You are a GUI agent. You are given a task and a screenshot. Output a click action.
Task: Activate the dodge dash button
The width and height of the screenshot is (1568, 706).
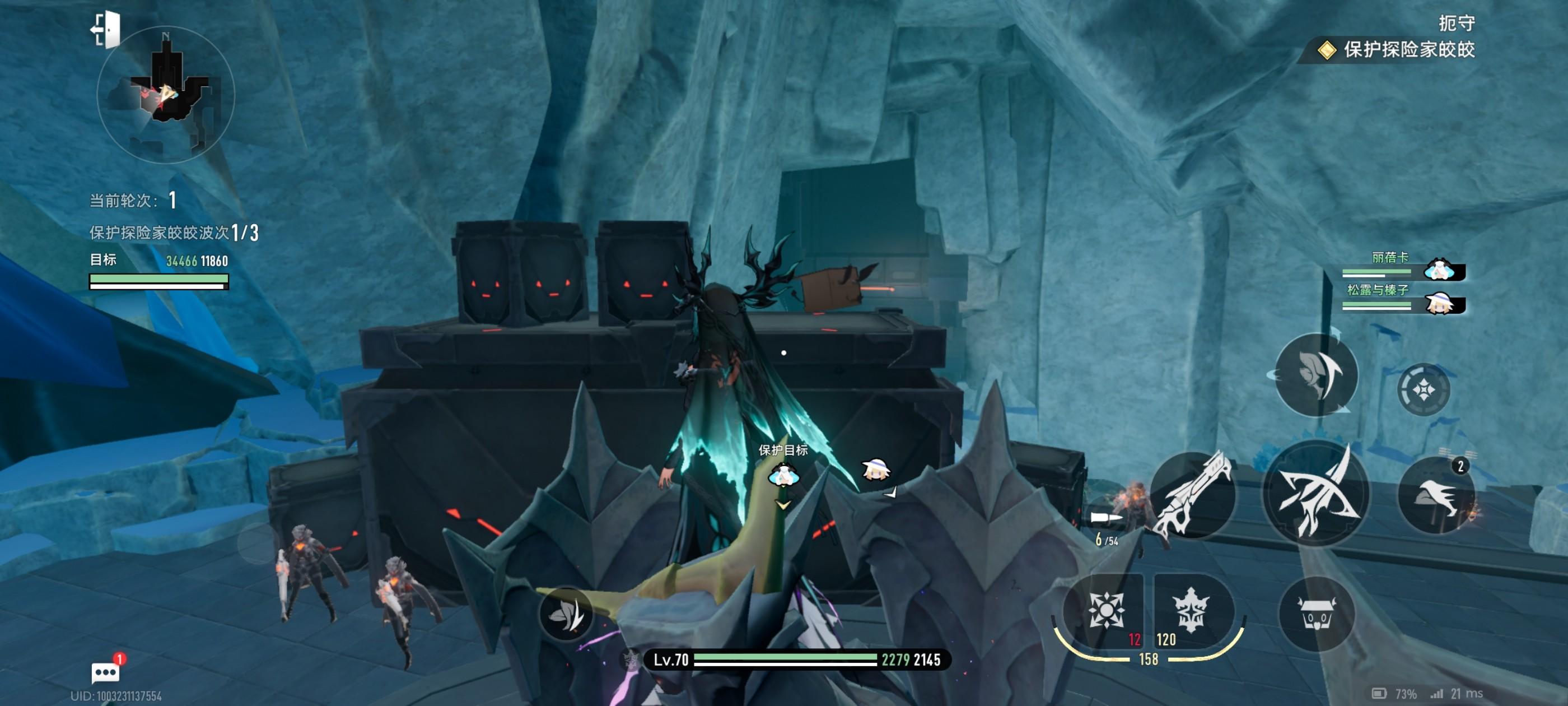tap(1316, 375)
